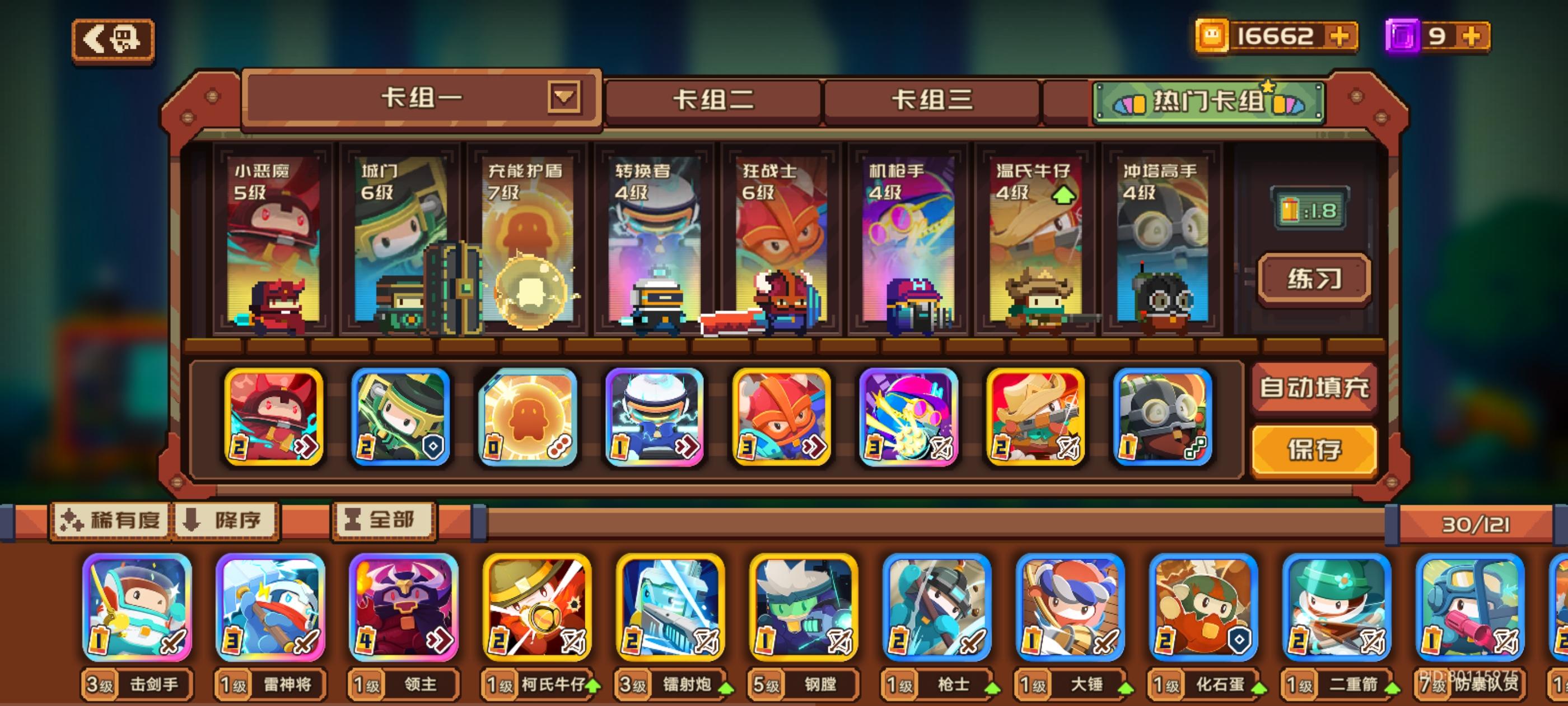Switch on the 热门卡组 popular deck view

coord(1208,103)
